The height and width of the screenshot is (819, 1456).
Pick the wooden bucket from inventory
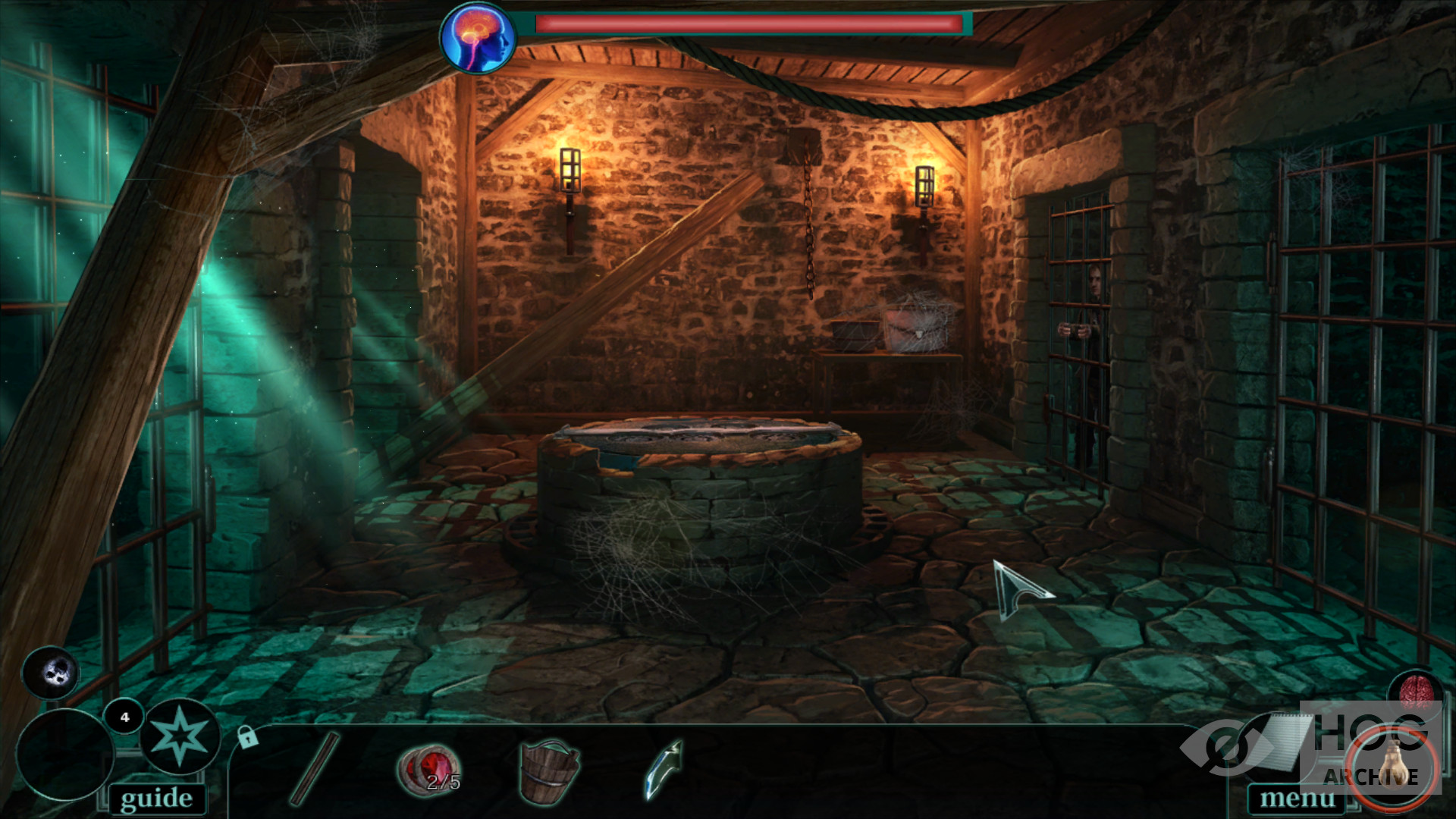[549, 770]
